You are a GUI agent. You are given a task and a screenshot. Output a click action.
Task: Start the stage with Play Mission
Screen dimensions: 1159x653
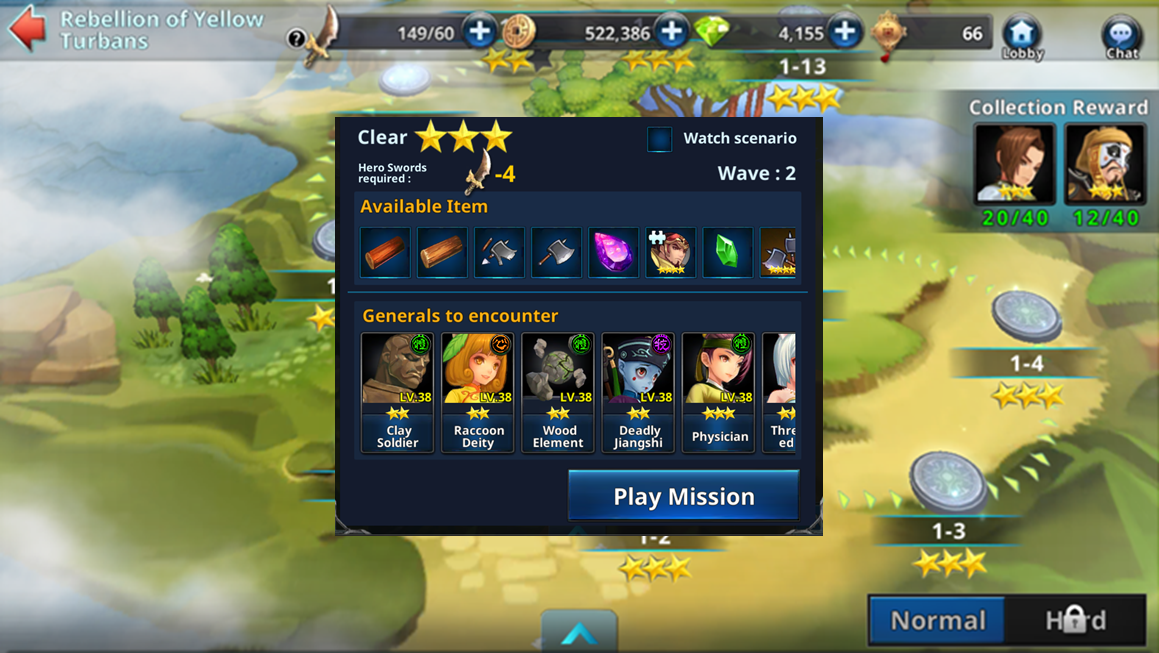click(684, 496)
